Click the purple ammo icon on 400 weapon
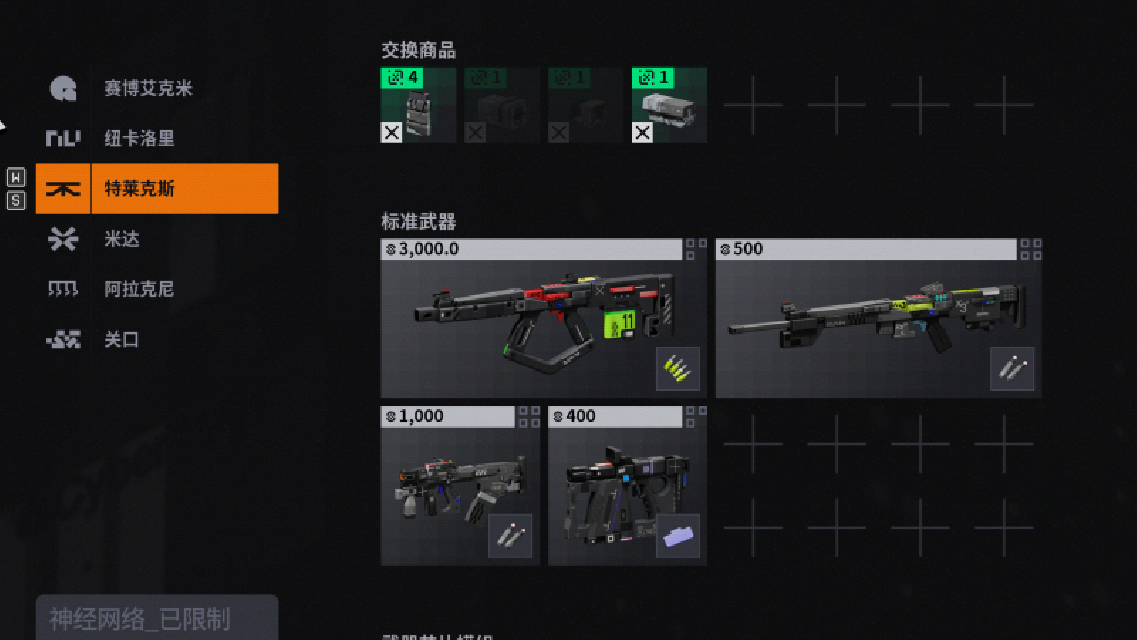This screenshot has height=640, width=1137. coord(678,536)
